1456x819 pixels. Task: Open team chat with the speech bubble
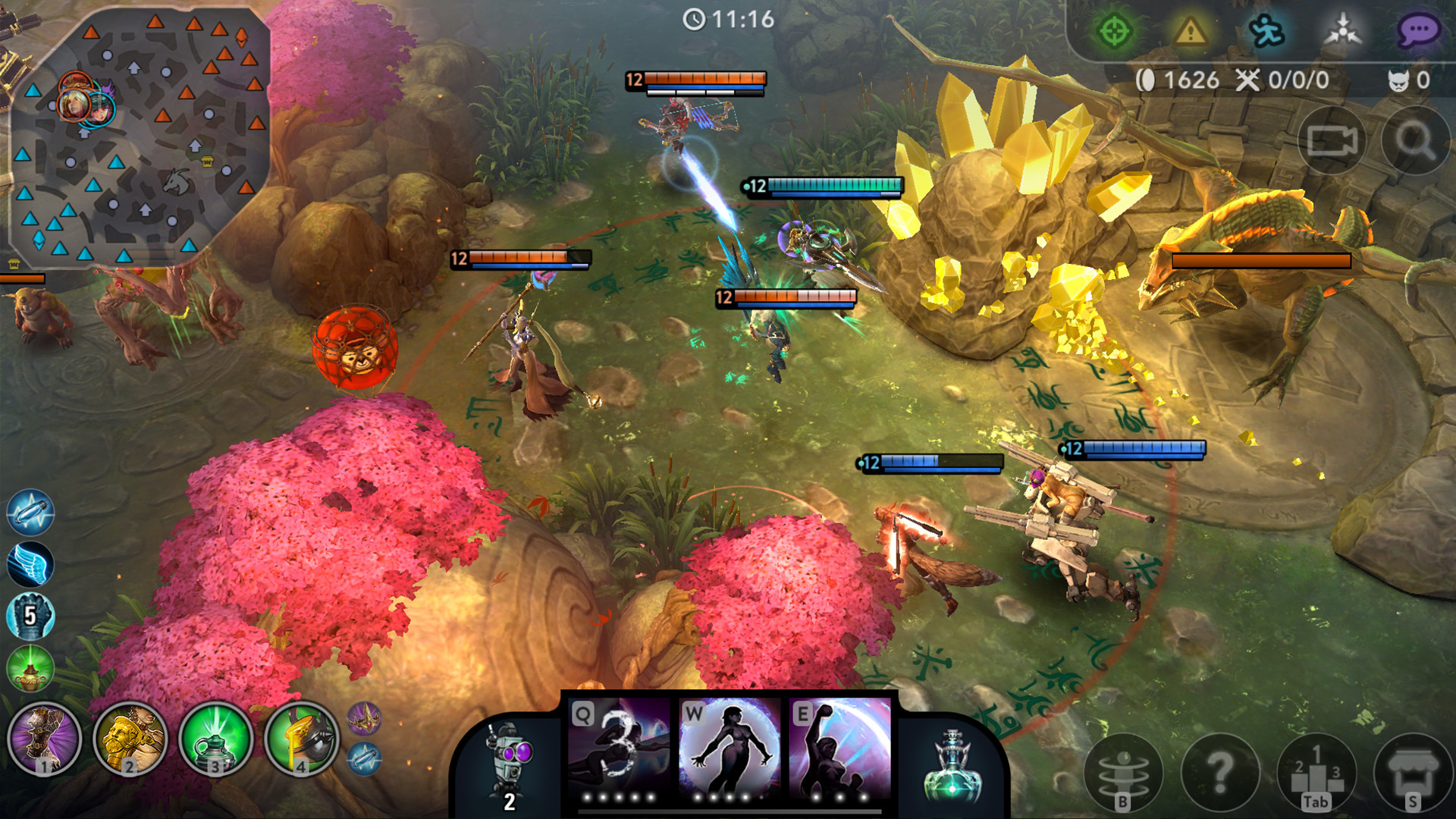click(x=1422, y=30)
